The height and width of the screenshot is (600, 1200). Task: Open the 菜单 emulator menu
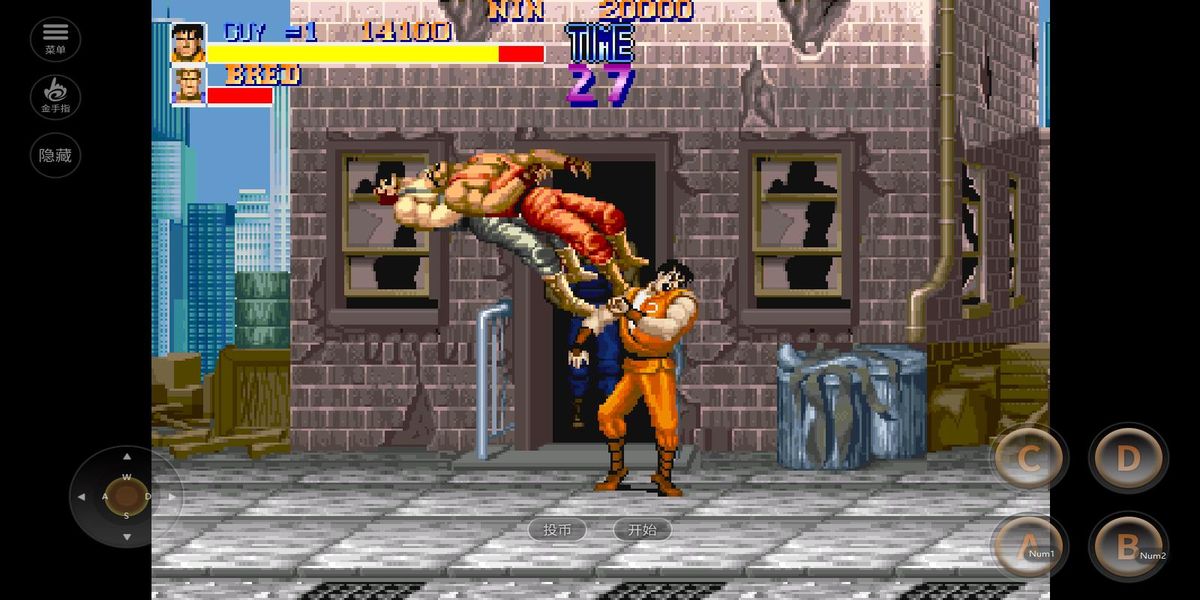(x=55, y=39)
